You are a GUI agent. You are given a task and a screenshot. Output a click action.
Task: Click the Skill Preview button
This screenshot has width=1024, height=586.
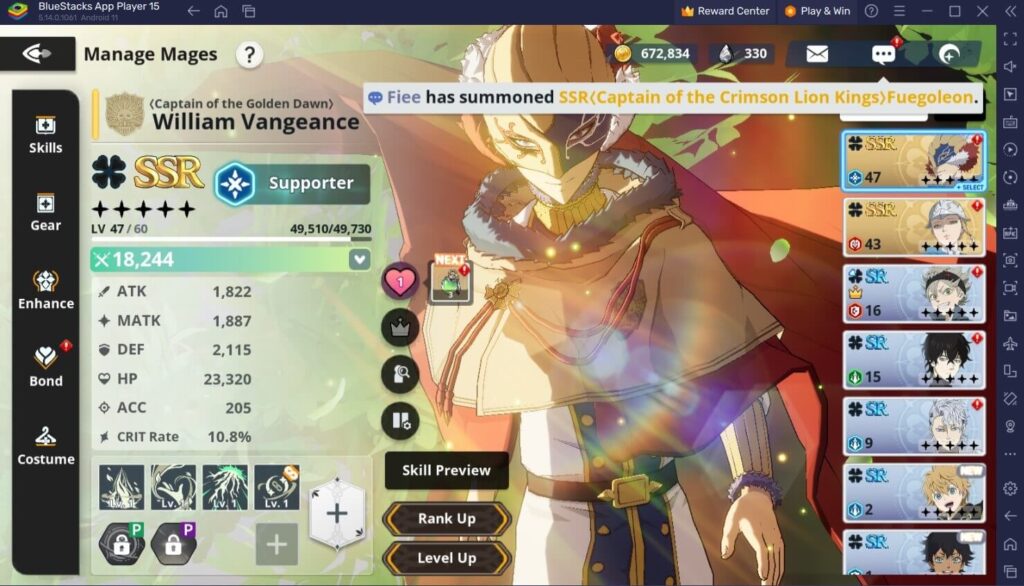coord(446,470)
